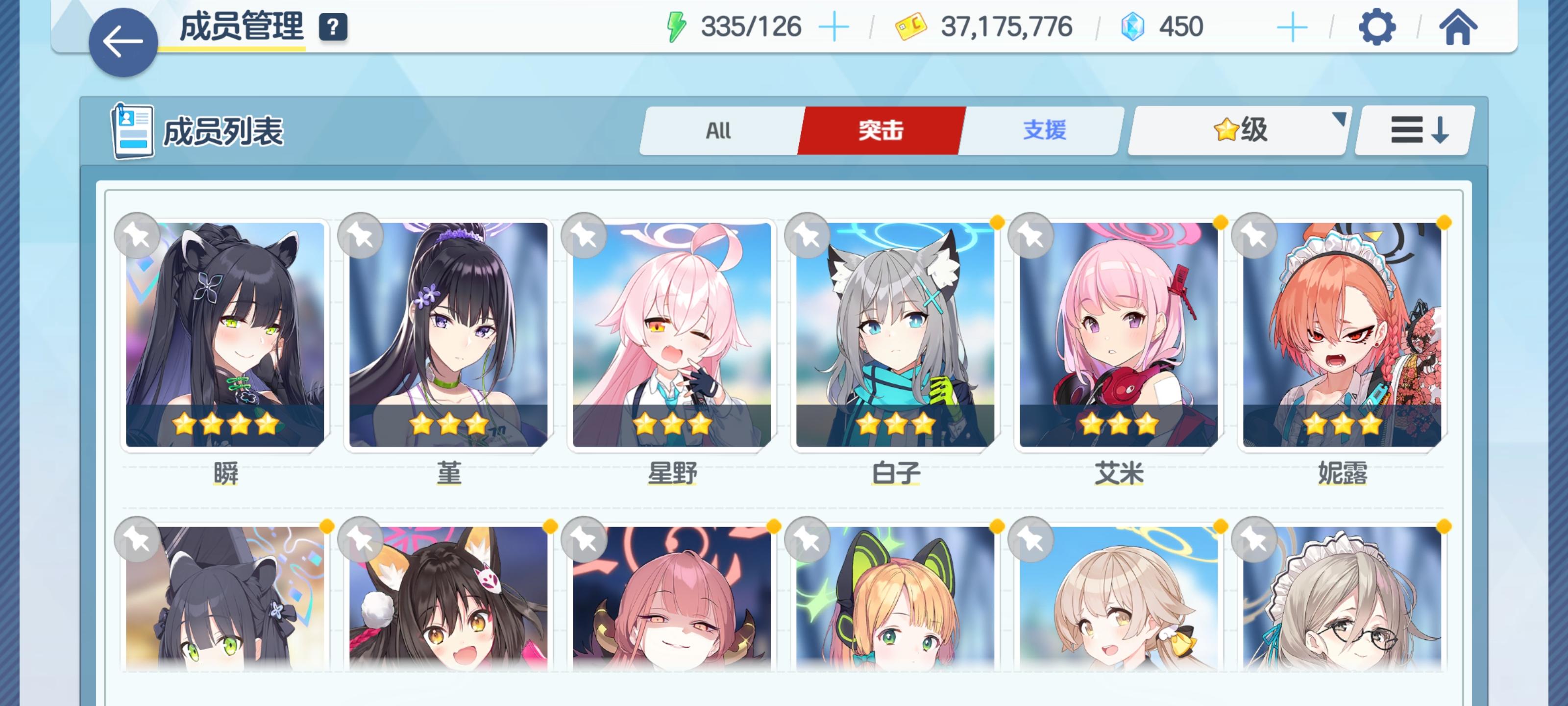Pin the character 瞬 using her pin toggle

[x=139, y=236]
